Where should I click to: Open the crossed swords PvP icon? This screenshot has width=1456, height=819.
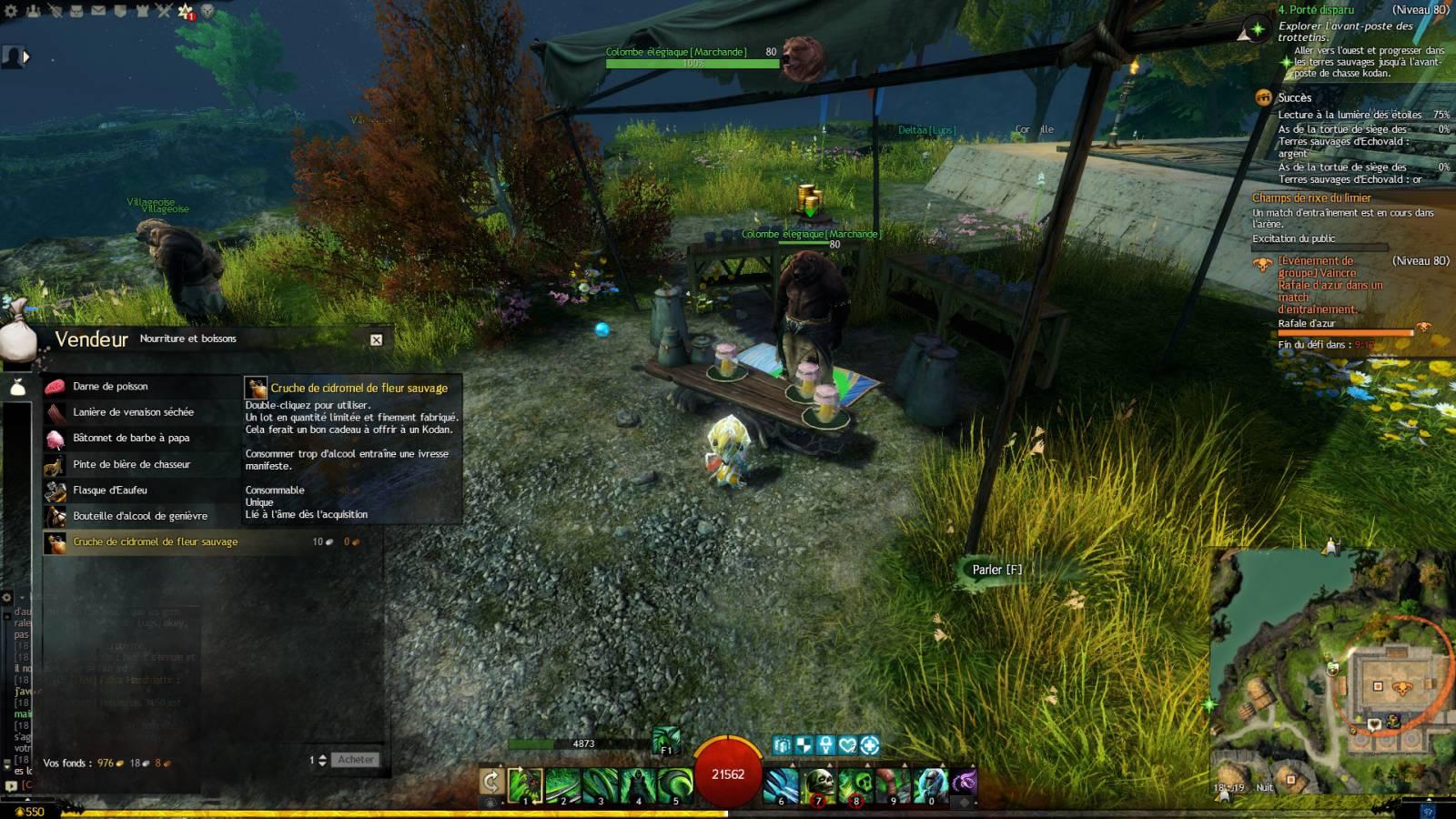click(x=164, y=11)
